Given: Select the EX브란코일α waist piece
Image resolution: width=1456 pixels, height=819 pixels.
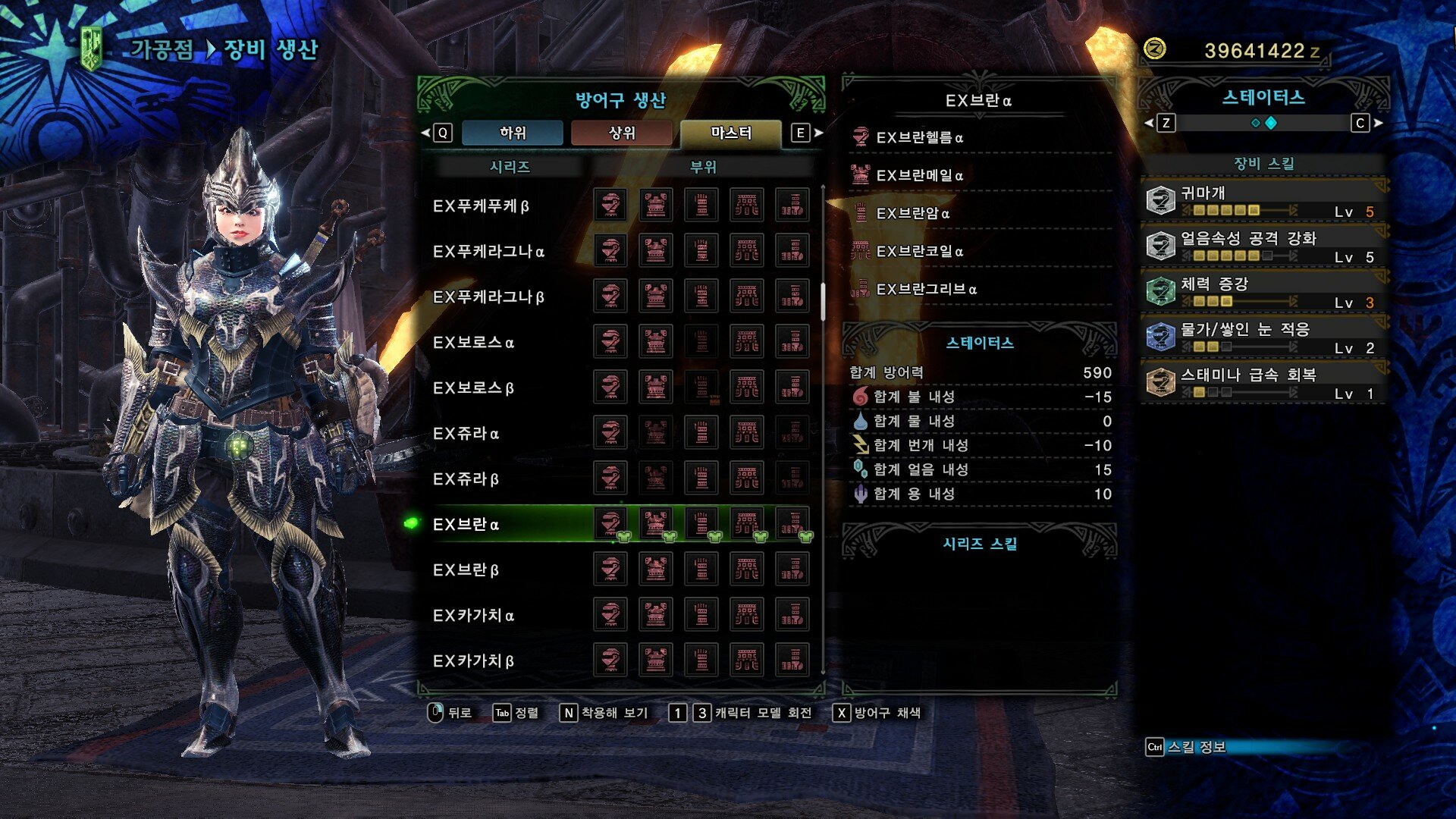Looking at the screenshot, I should (920, 251).
